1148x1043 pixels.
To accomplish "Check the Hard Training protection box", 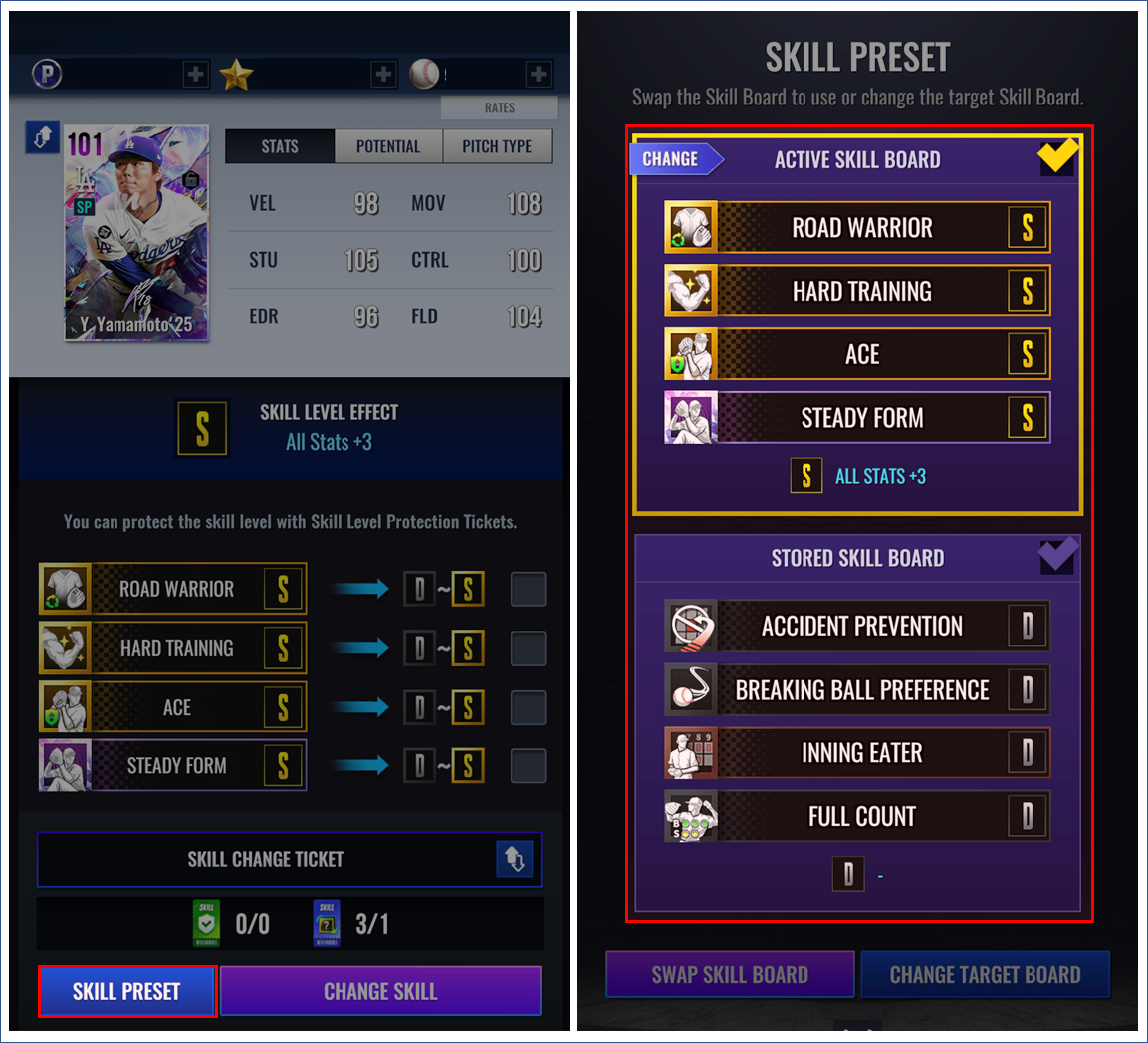I will tap(528, 648).
